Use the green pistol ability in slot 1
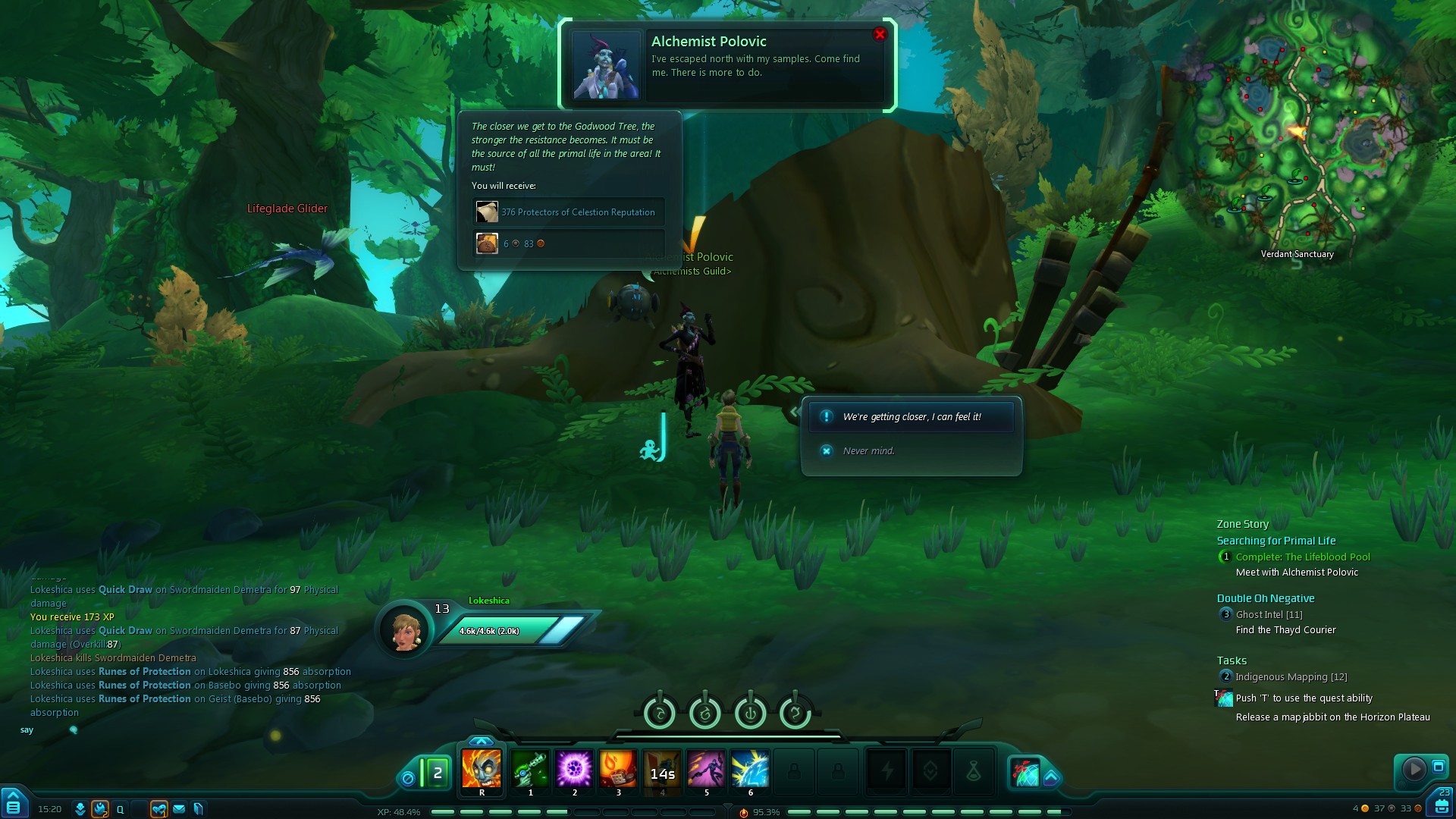The height and width of the screenshot is (819, 1456). pos(530,769)
